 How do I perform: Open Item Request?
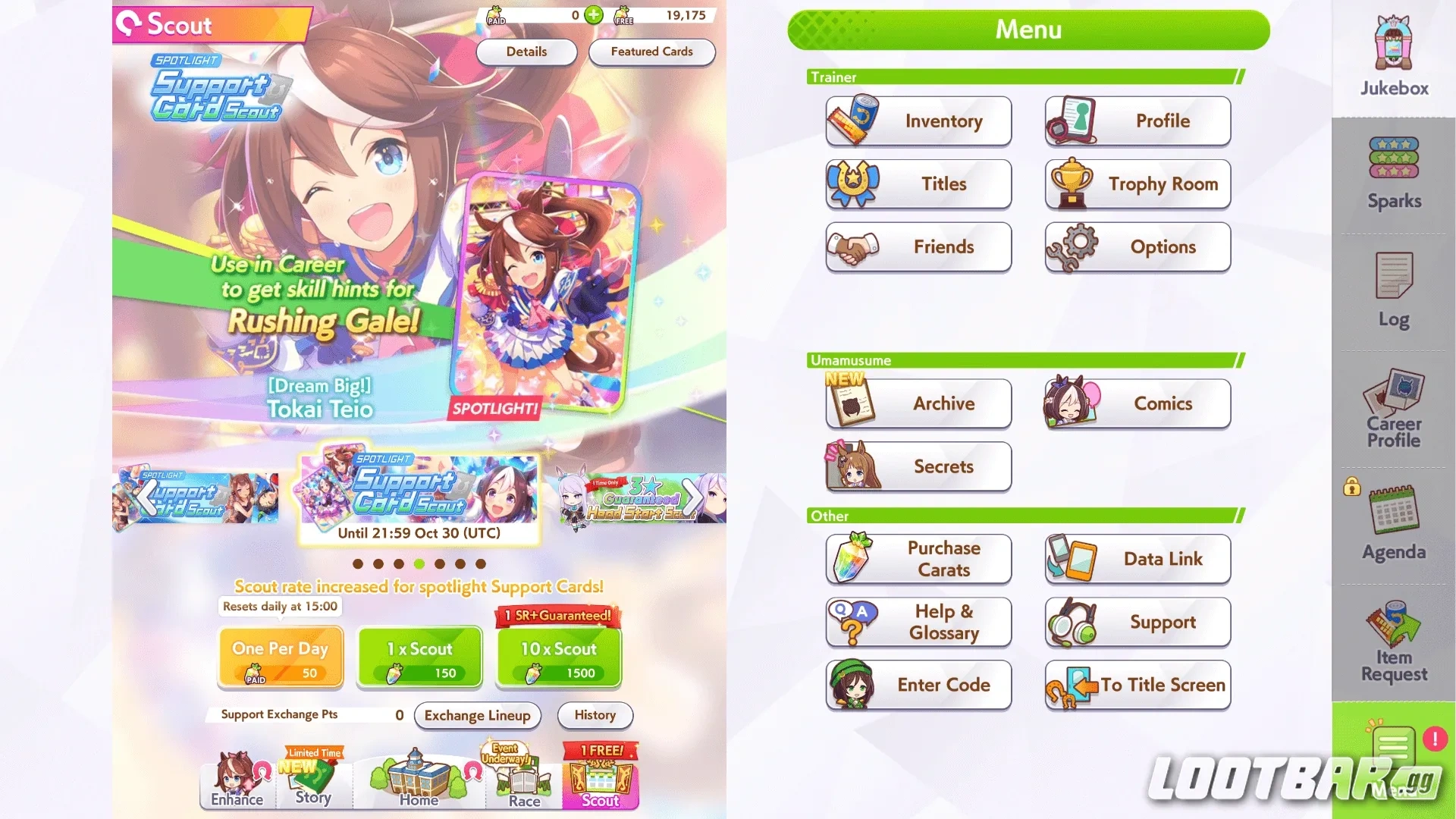[x=1392, y=641]
